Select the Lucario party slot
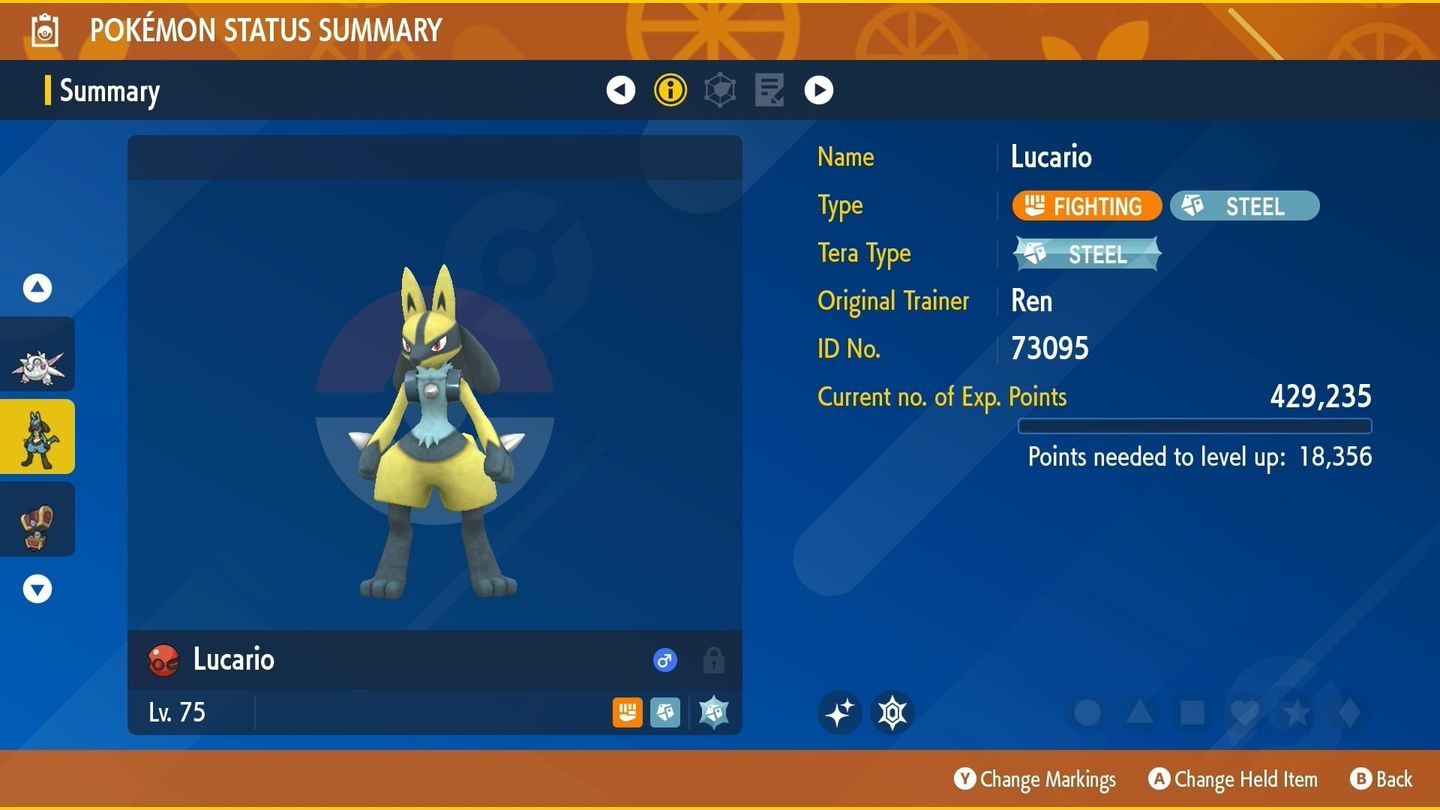The height and width of the screenshot is (810, 1440). (x=38, y=437)
